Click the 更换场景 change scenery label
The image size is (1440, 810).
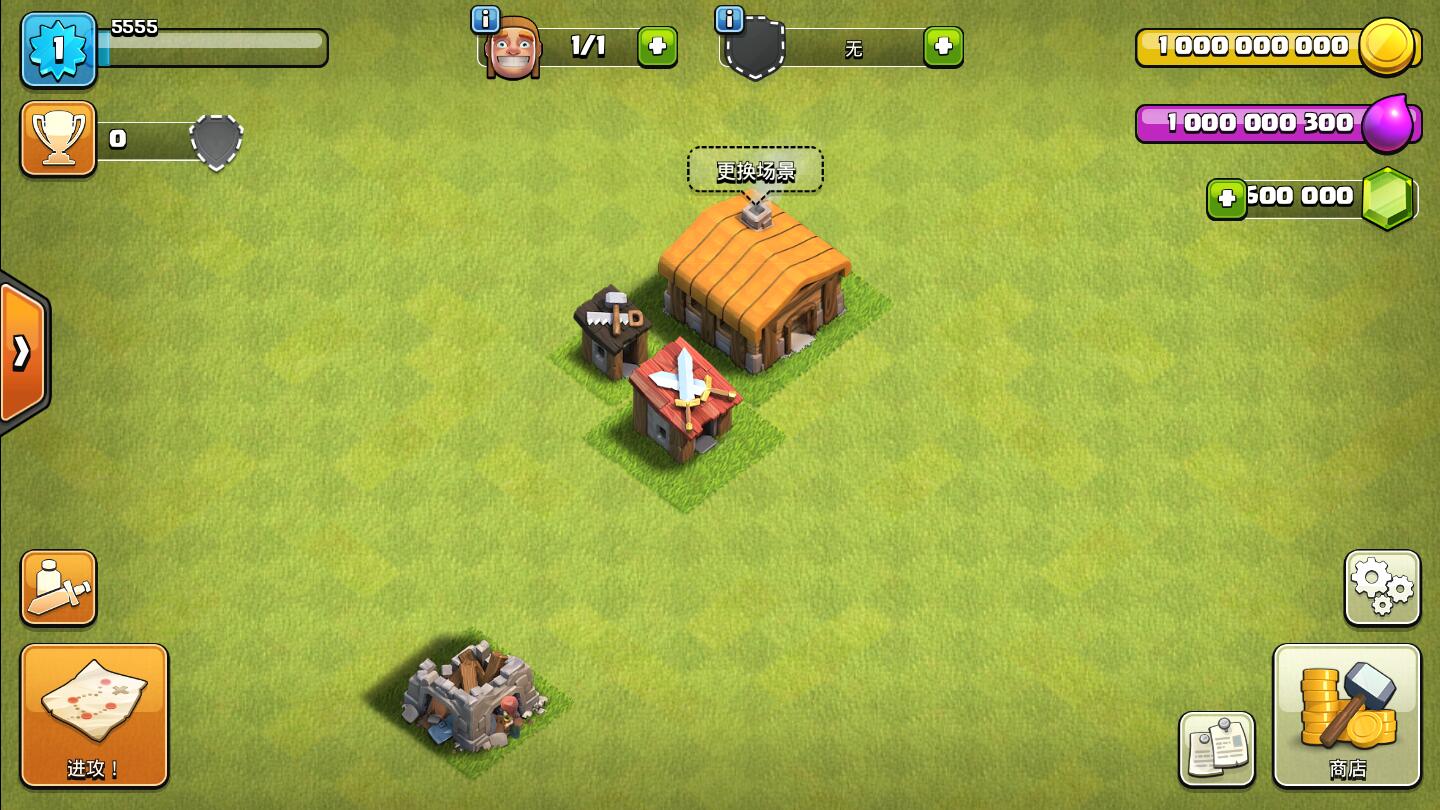click(755, 169)
